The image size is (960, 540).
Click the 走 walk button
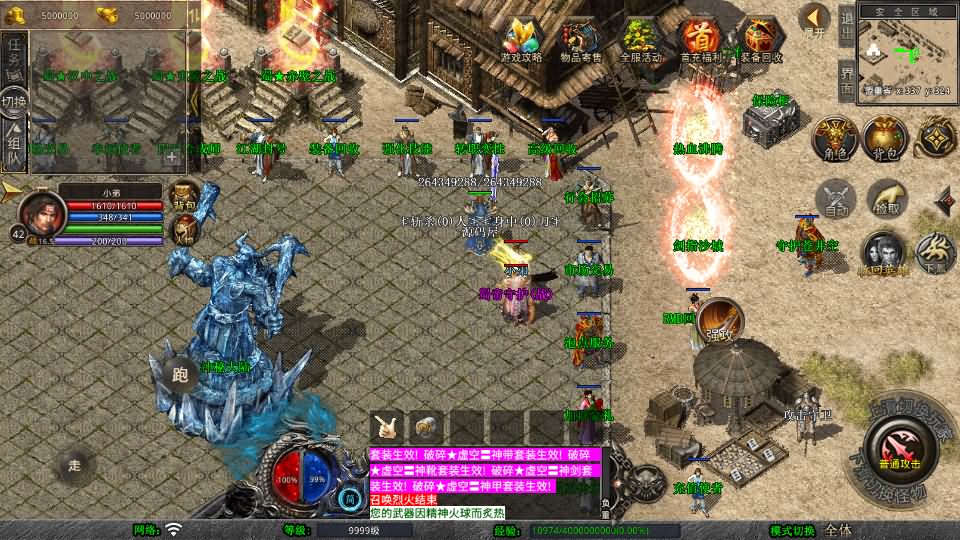(74, 464)
